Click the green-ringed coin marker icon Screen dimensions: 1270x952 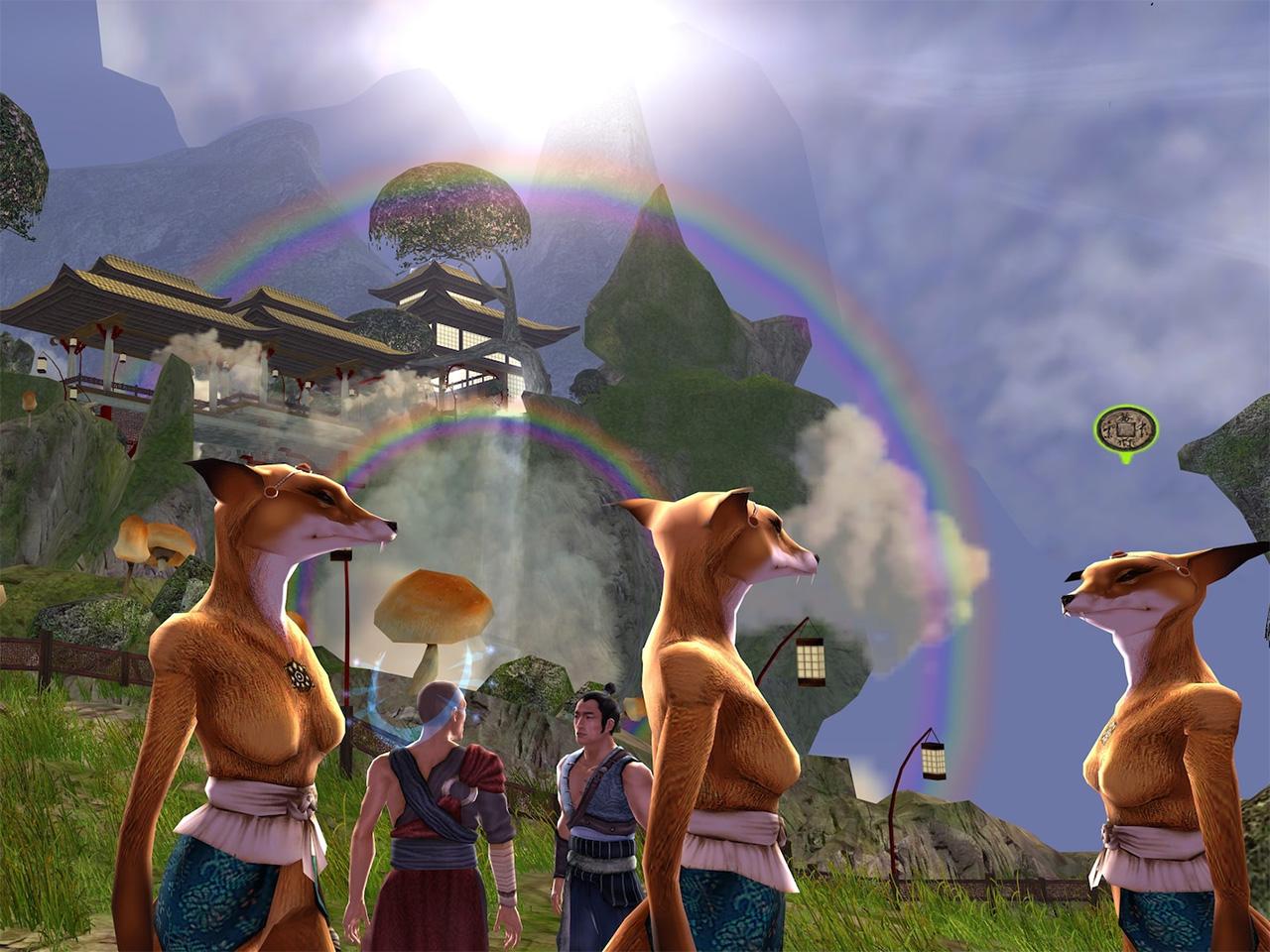pyautogui.click(x=1125, y=428)
